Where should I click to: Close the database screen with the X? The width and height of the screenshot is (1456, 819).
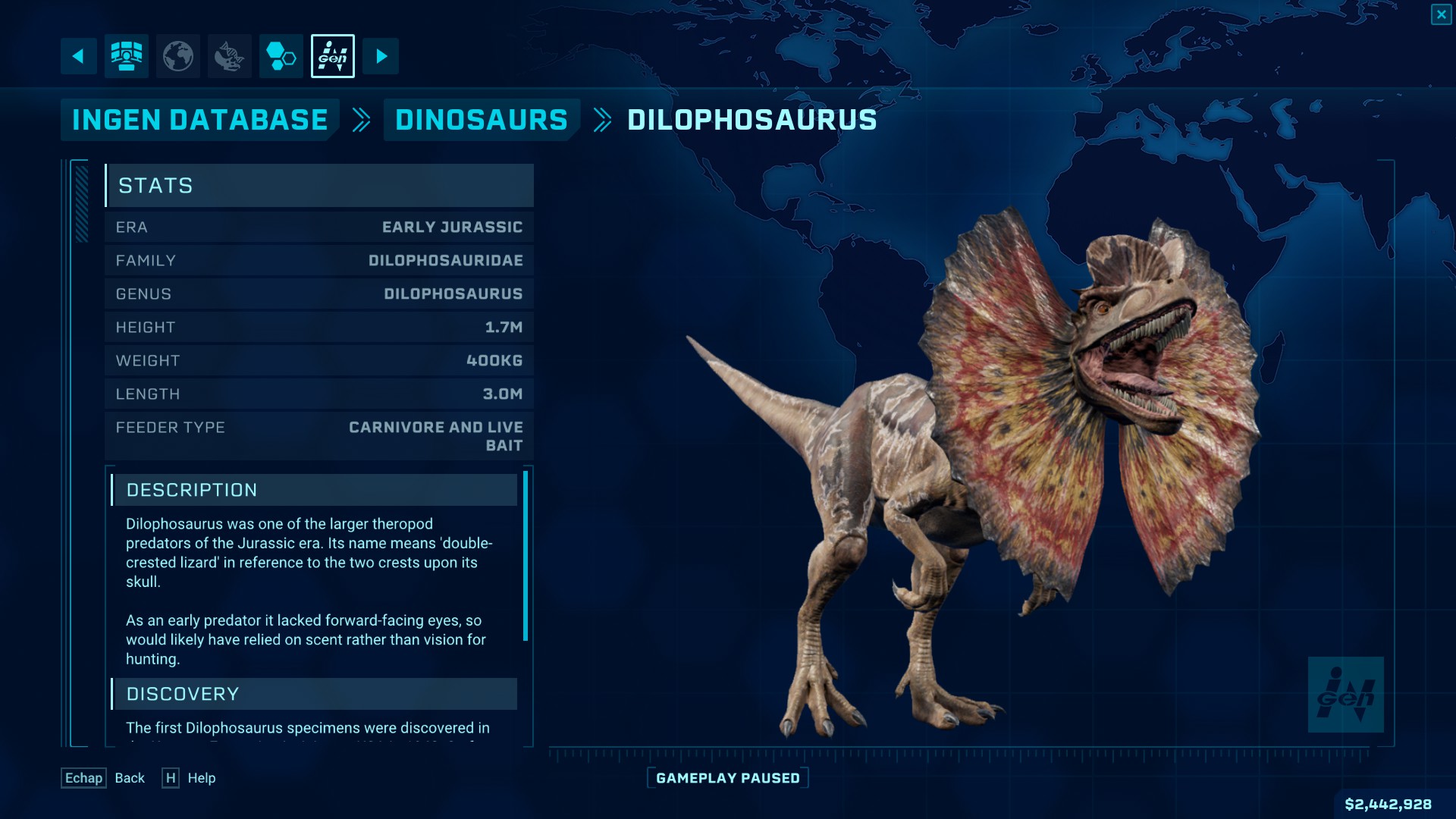[1441, 14]
